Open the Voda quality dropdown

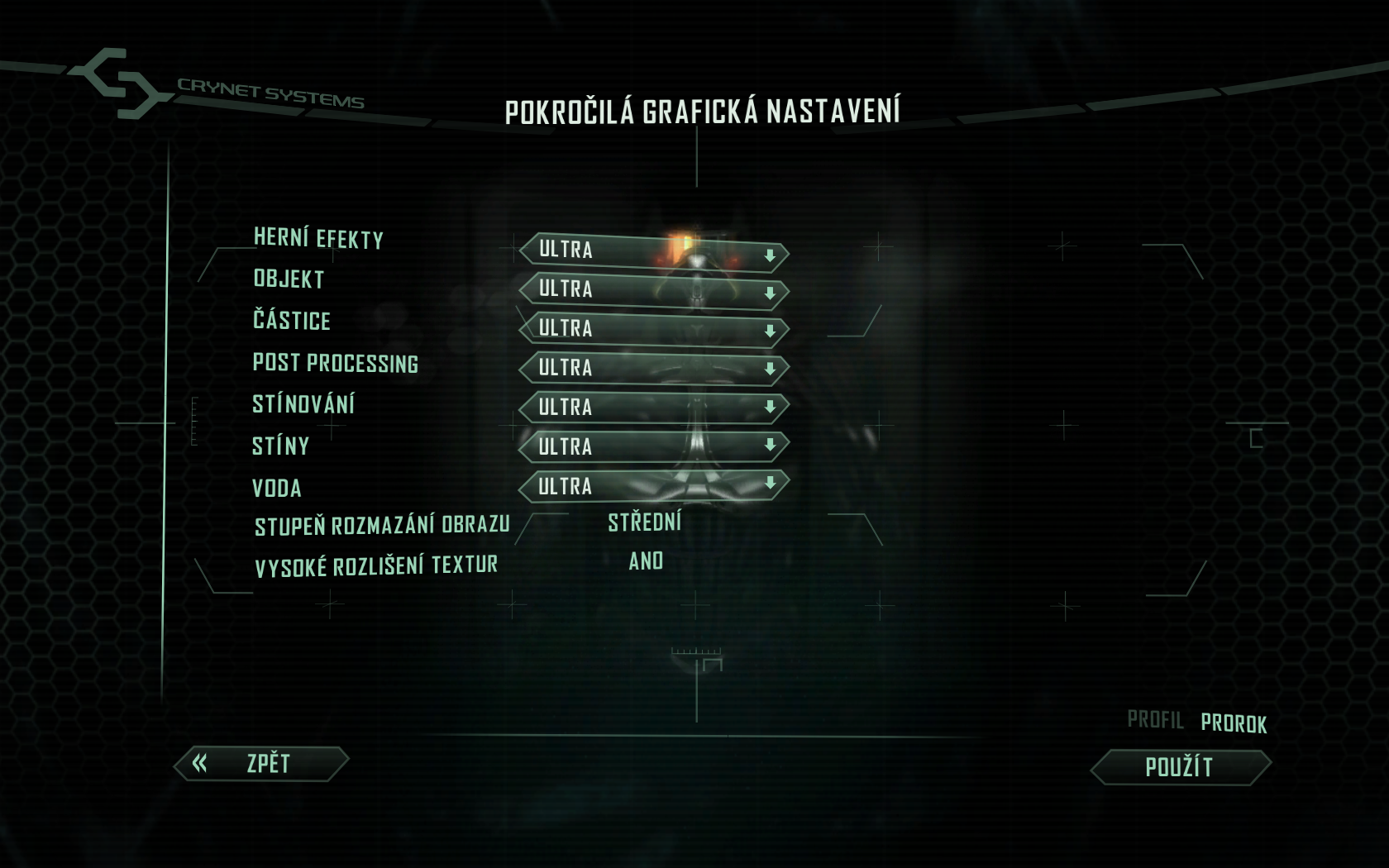point(653,485)
